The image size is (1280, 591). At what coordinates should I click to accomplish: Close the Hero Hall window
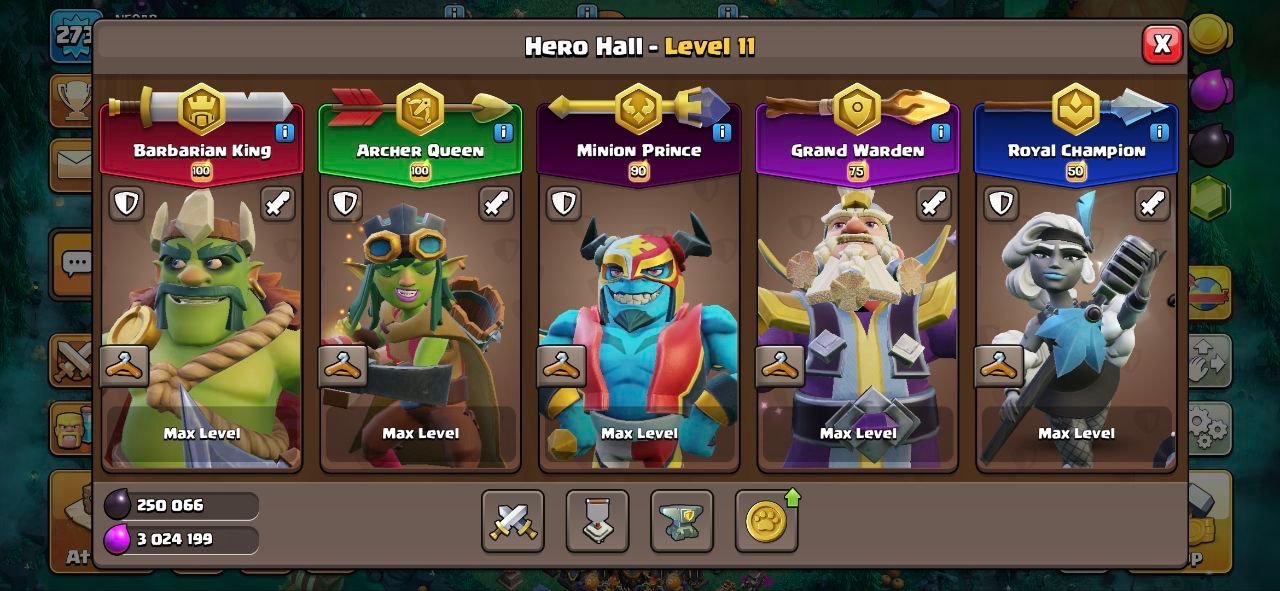pos(1161,44)
